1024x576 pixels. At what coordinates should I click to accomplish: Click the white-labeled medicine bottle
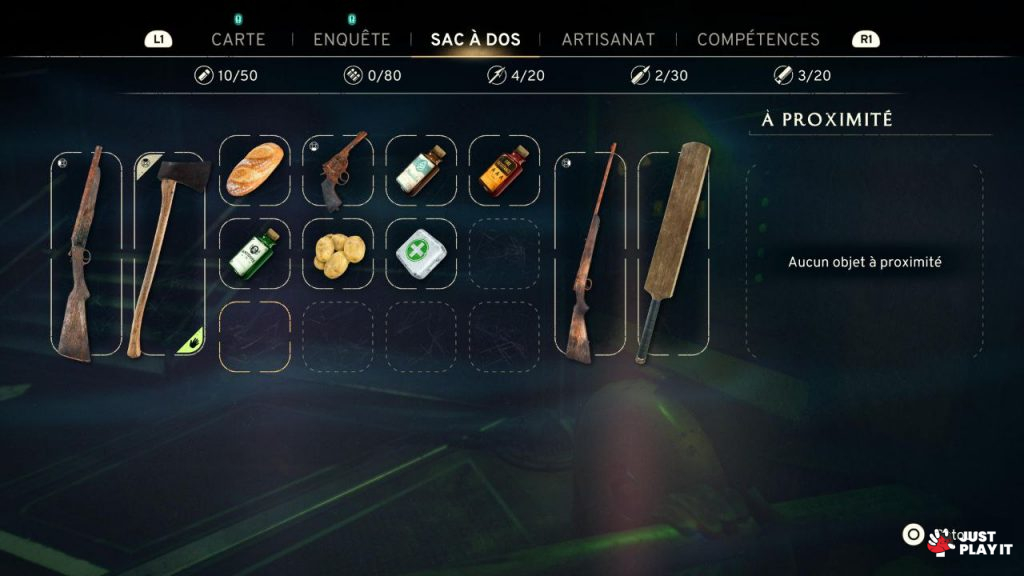coord(421,170)
